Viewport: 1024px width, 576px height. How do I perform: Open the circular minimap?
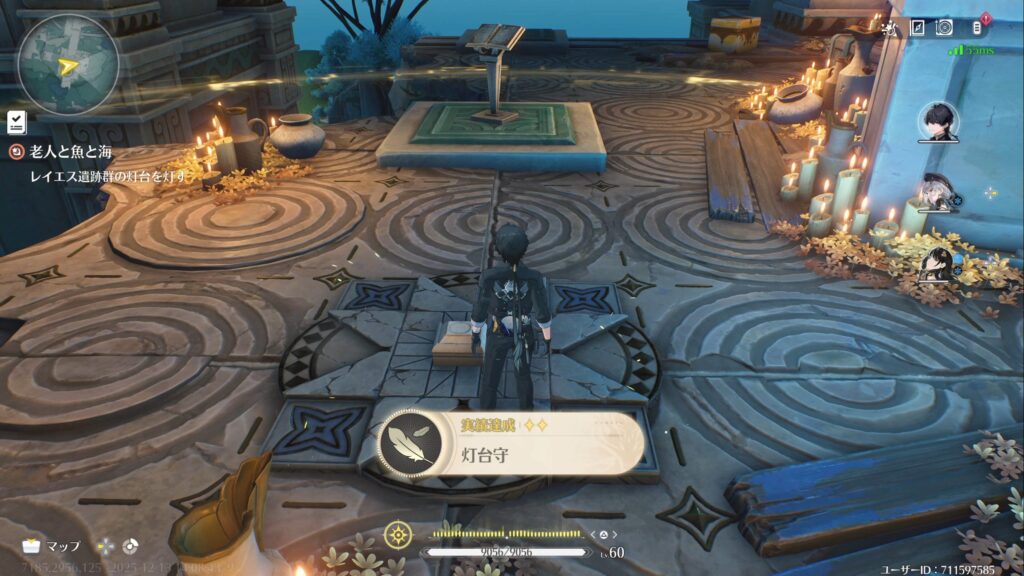click(67, 63)
